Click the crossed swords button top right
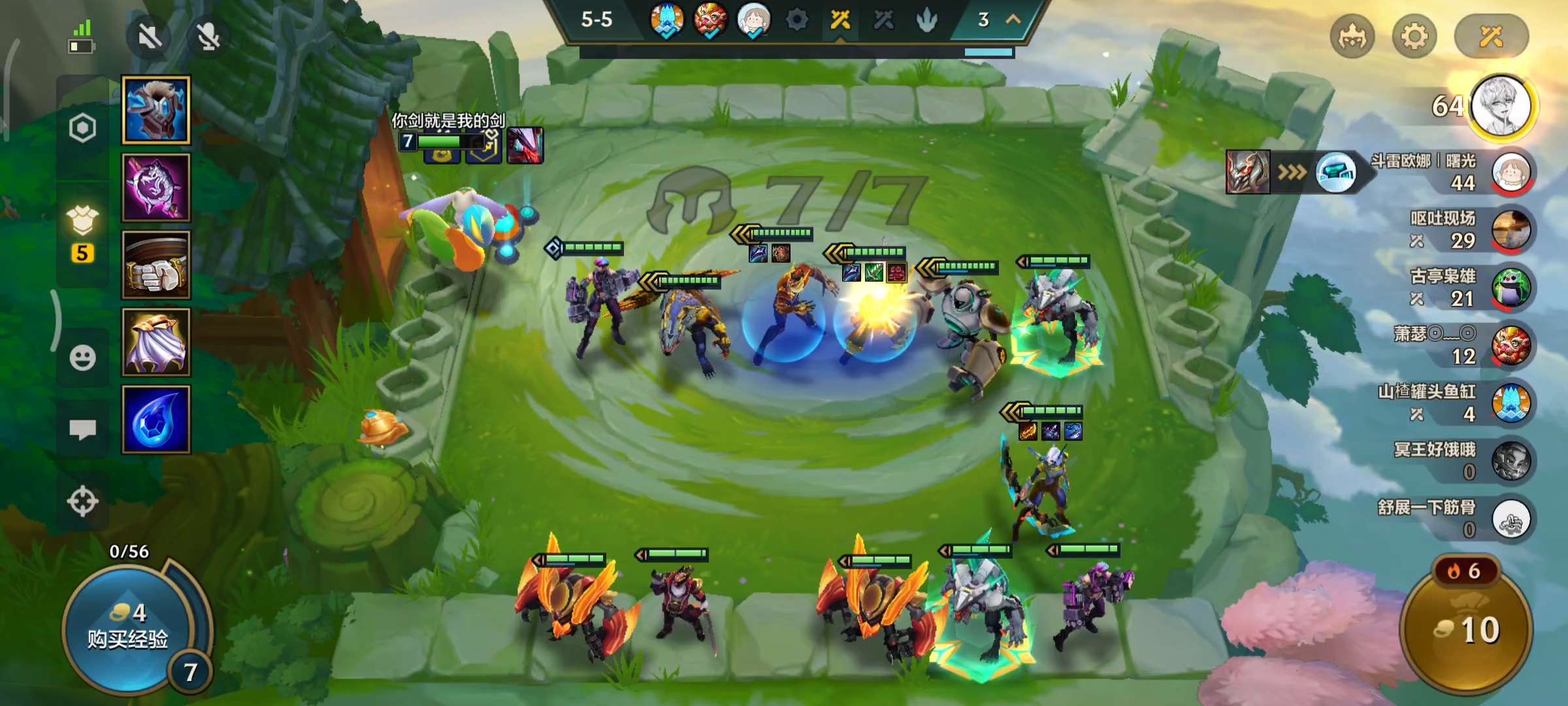The image size is (1568, 706). point(1492,37)
